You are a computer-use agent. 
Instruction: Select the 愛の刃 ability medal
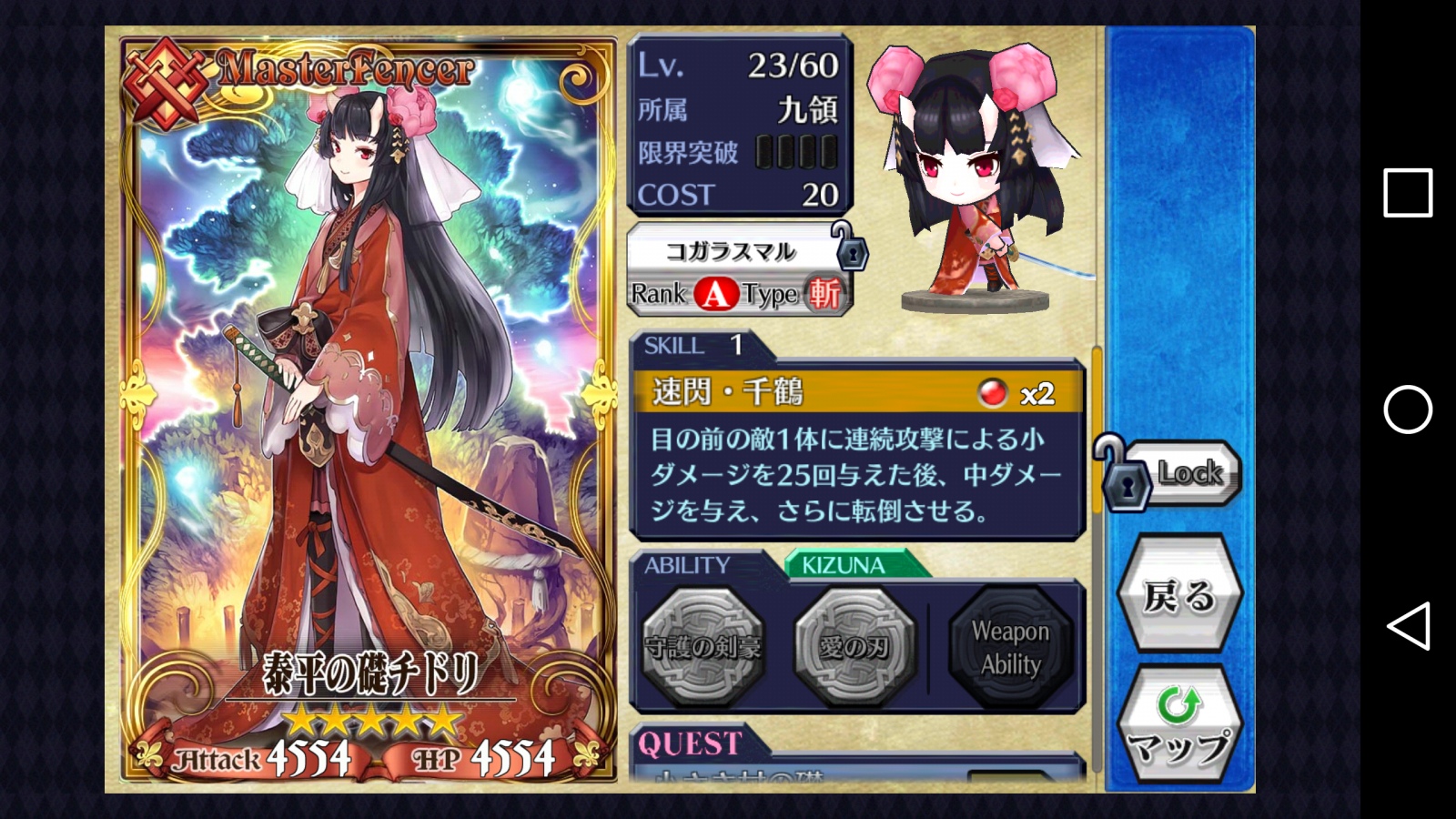854,646
